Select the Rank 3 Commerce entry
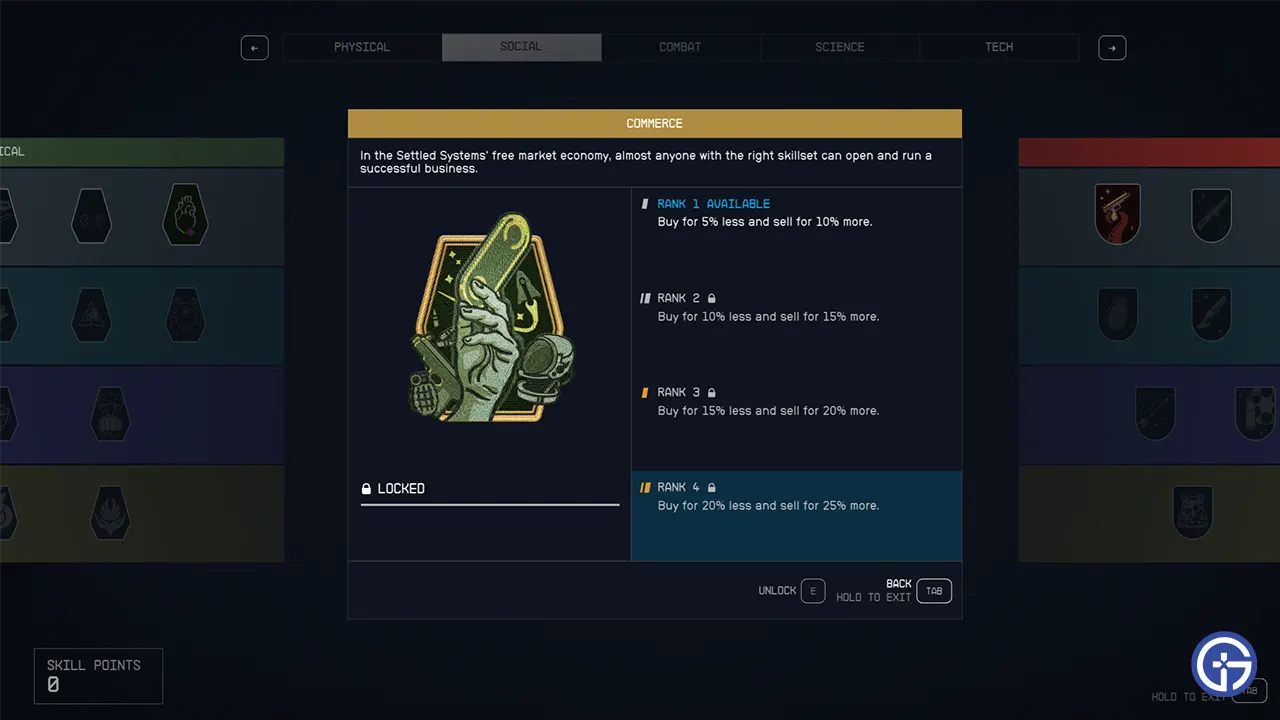 pyautogui.click(x=796, y=401)
